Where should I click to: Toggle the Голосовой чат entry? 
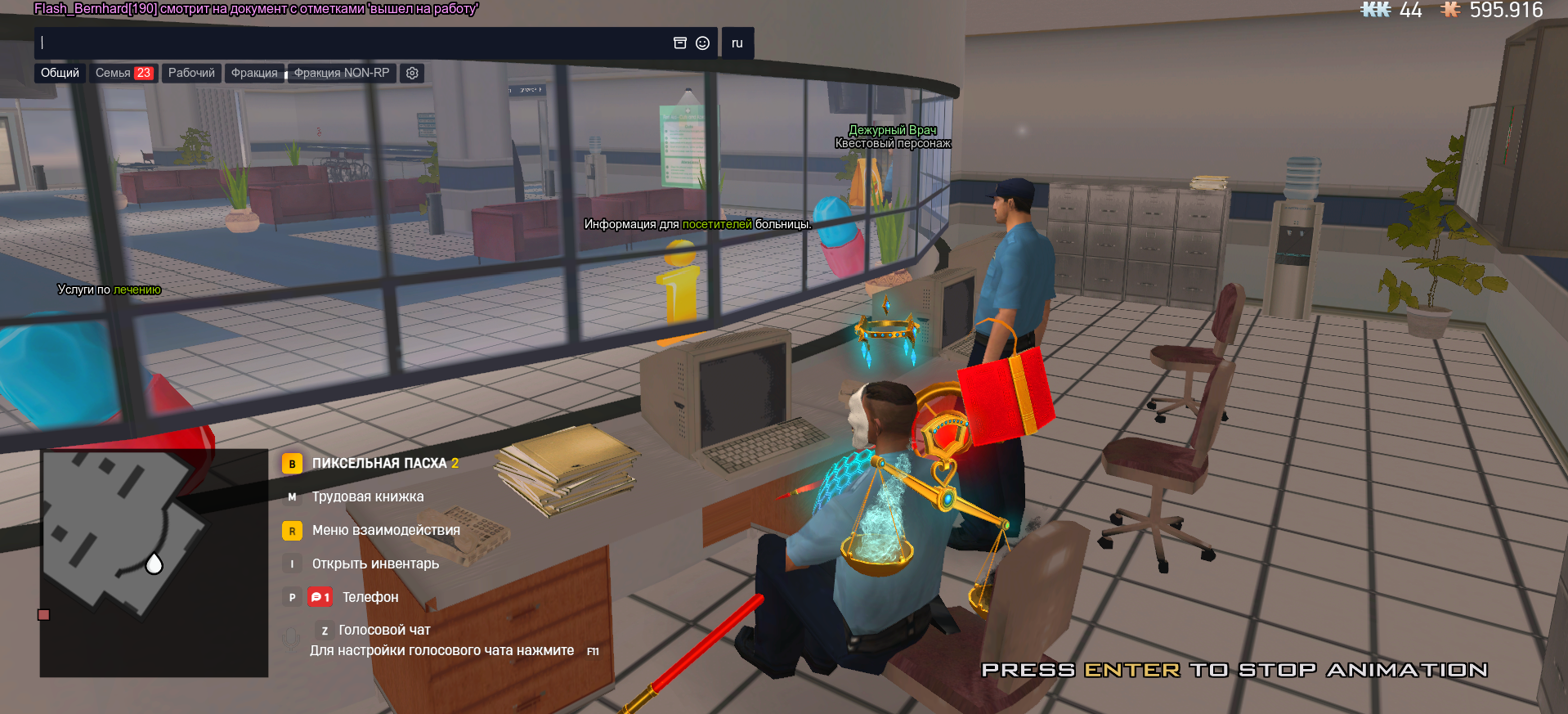[383, 631]
